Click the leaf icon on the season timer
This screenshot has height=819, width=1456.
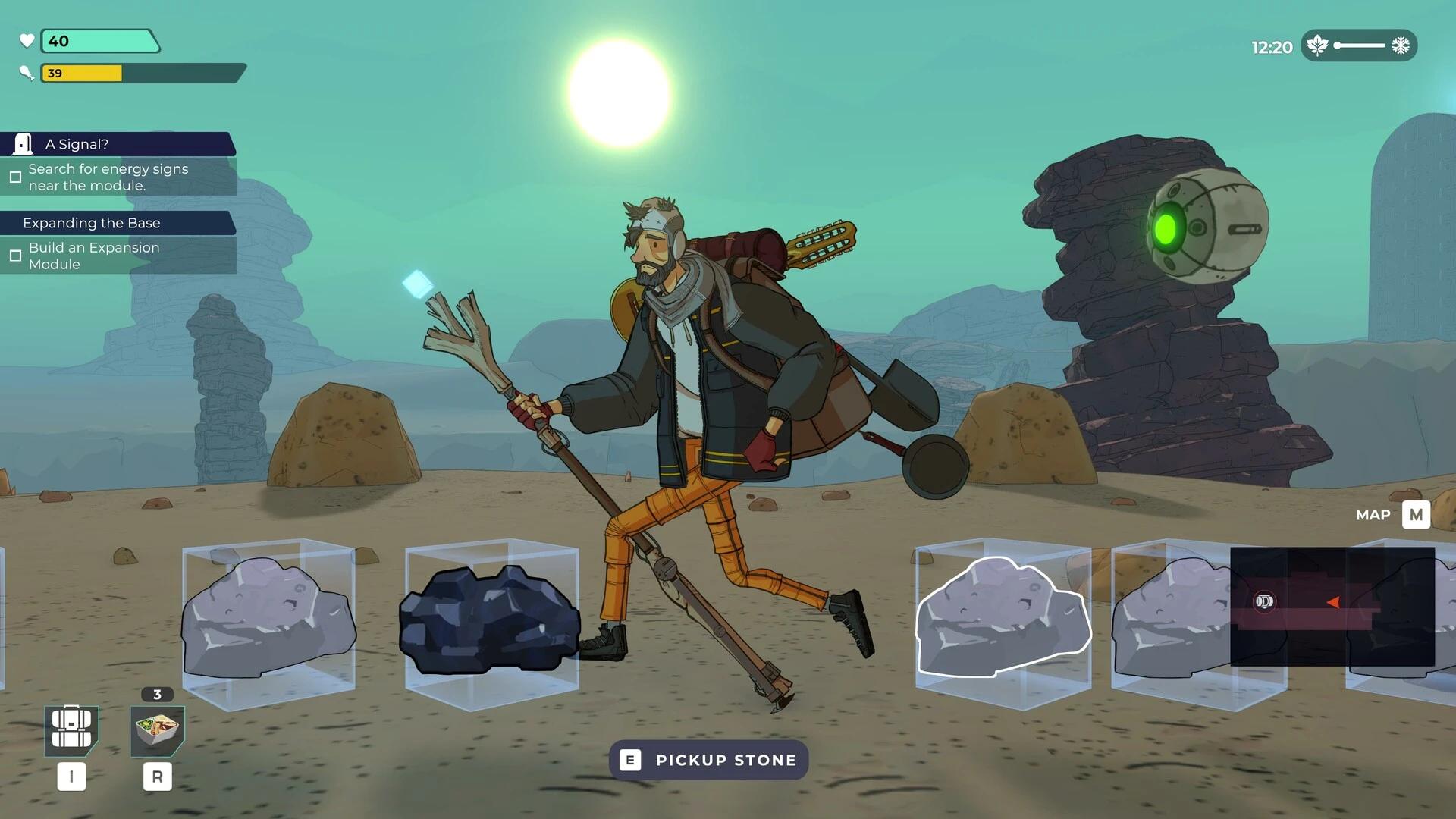click(x=1319, y=45)
